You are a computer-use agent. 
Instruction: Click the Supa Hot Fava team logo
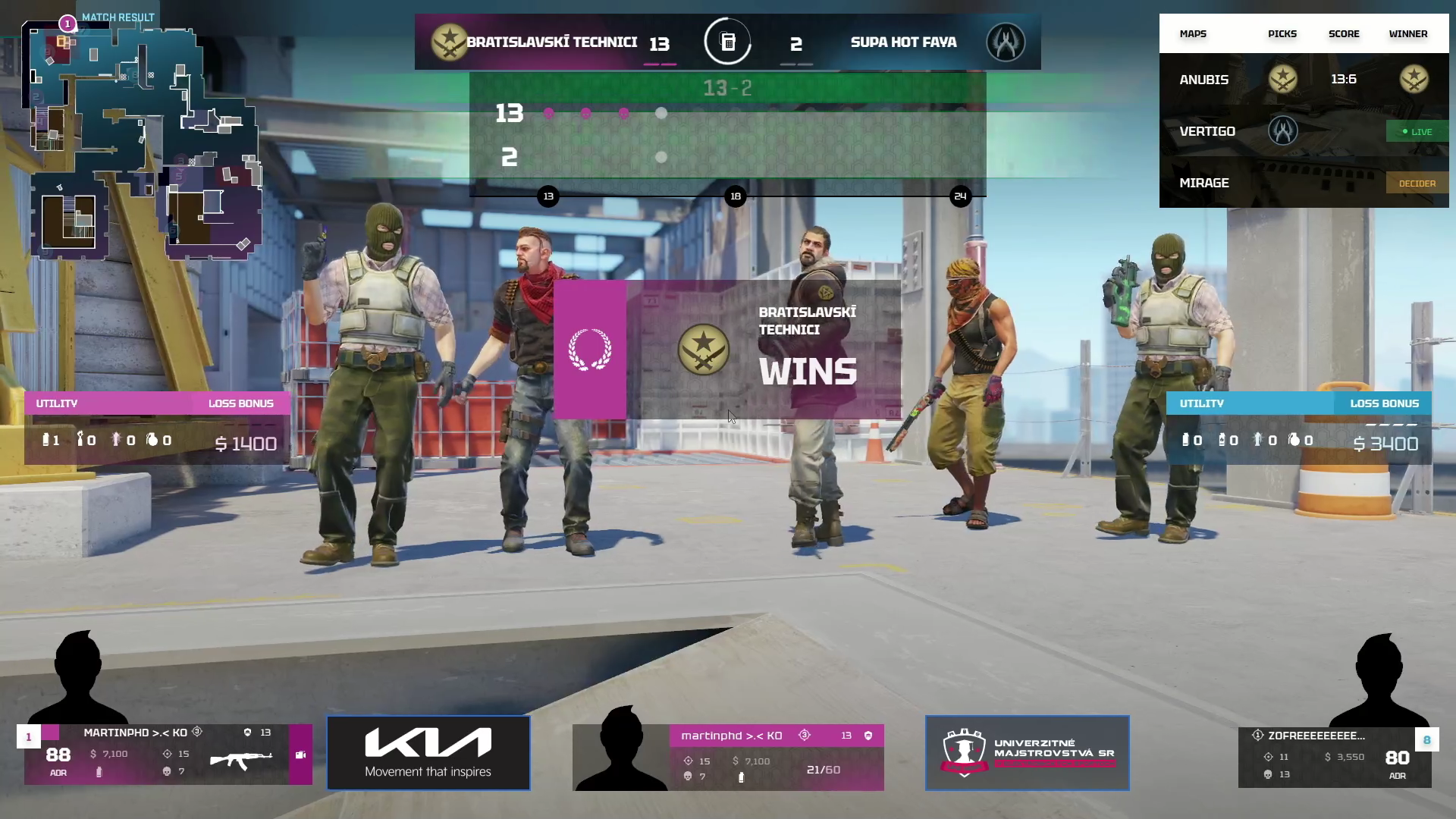(1006, 42)
